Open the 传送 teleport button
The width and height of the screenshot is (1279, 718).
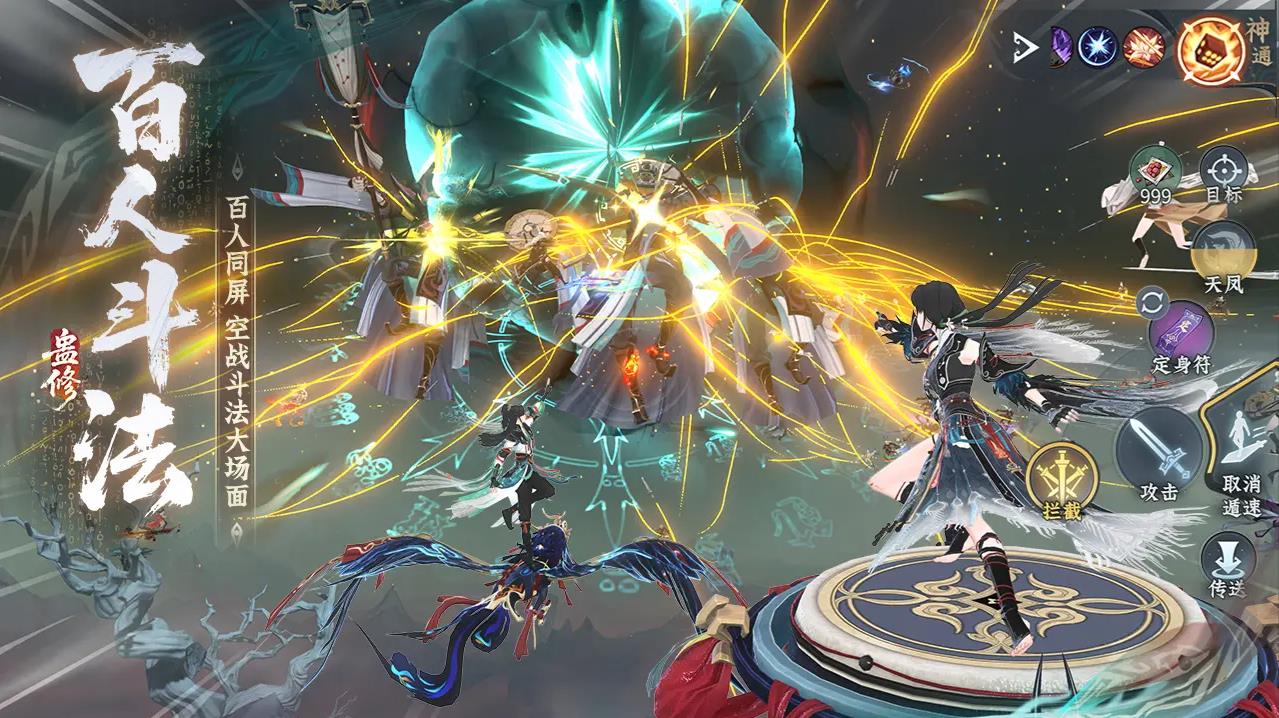click(1225, 562)
